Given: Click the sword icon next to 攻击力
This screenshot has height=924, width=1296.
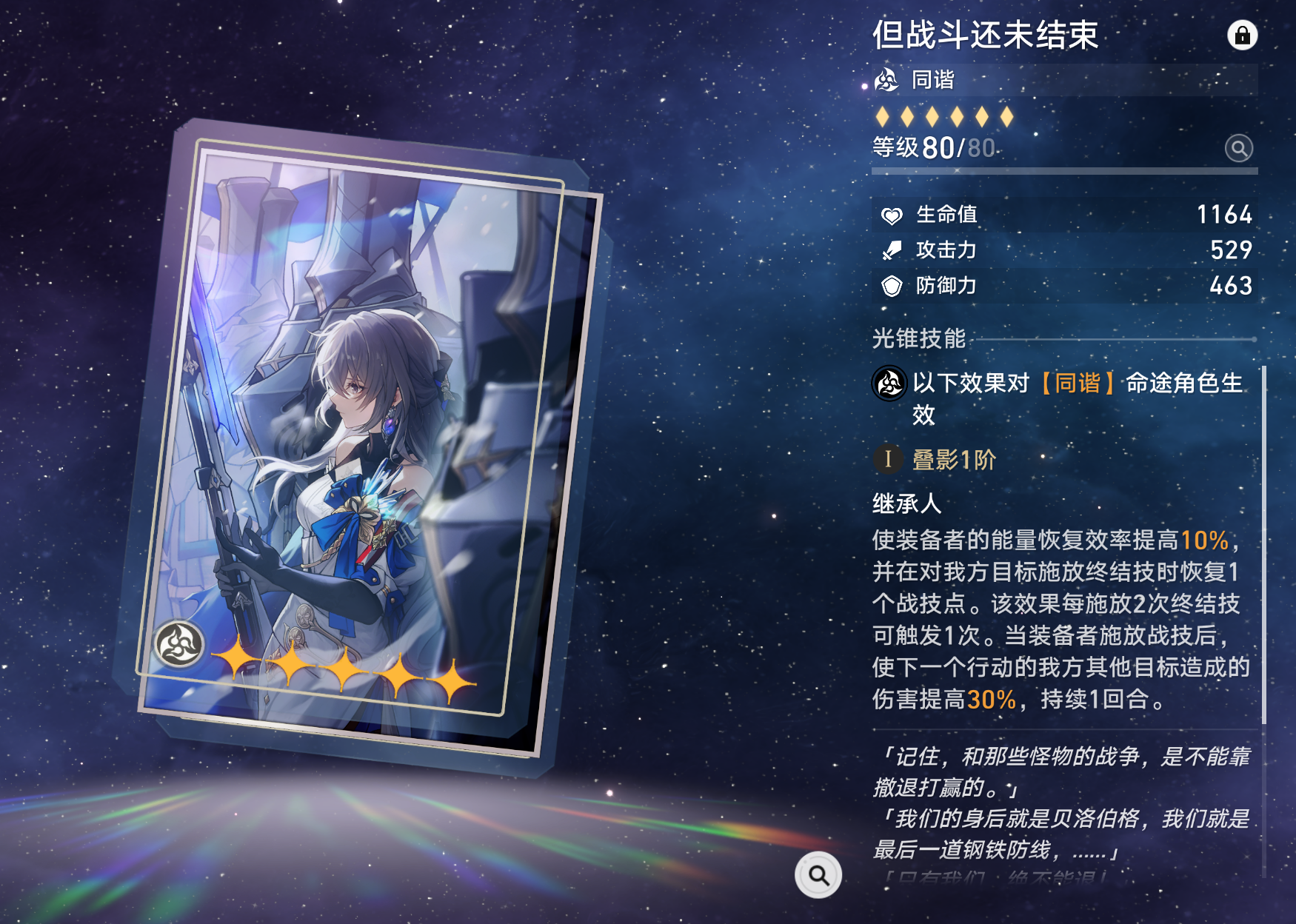Looking at the screenshot, I should [893, 250].
